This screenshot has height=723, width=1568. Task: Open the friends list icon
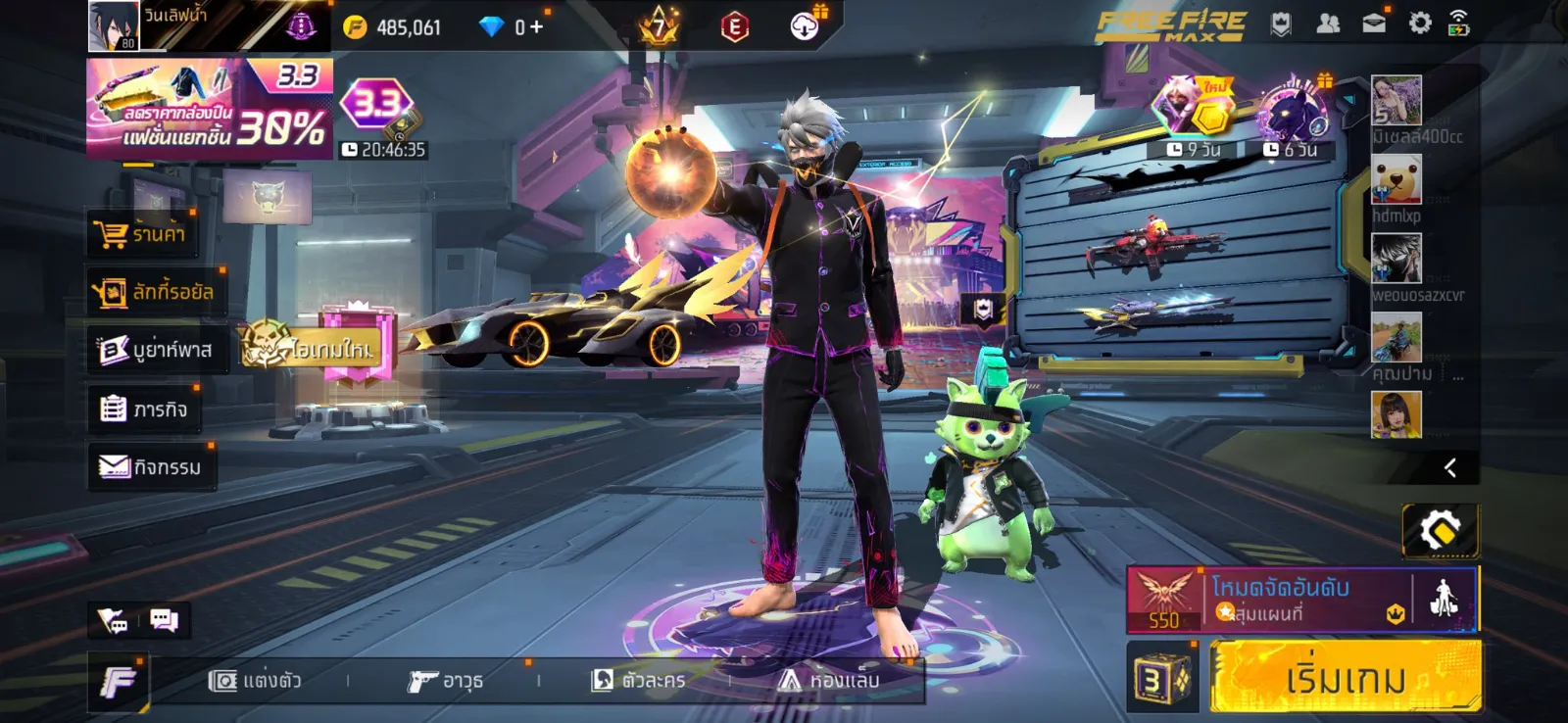click(1328, 24)
